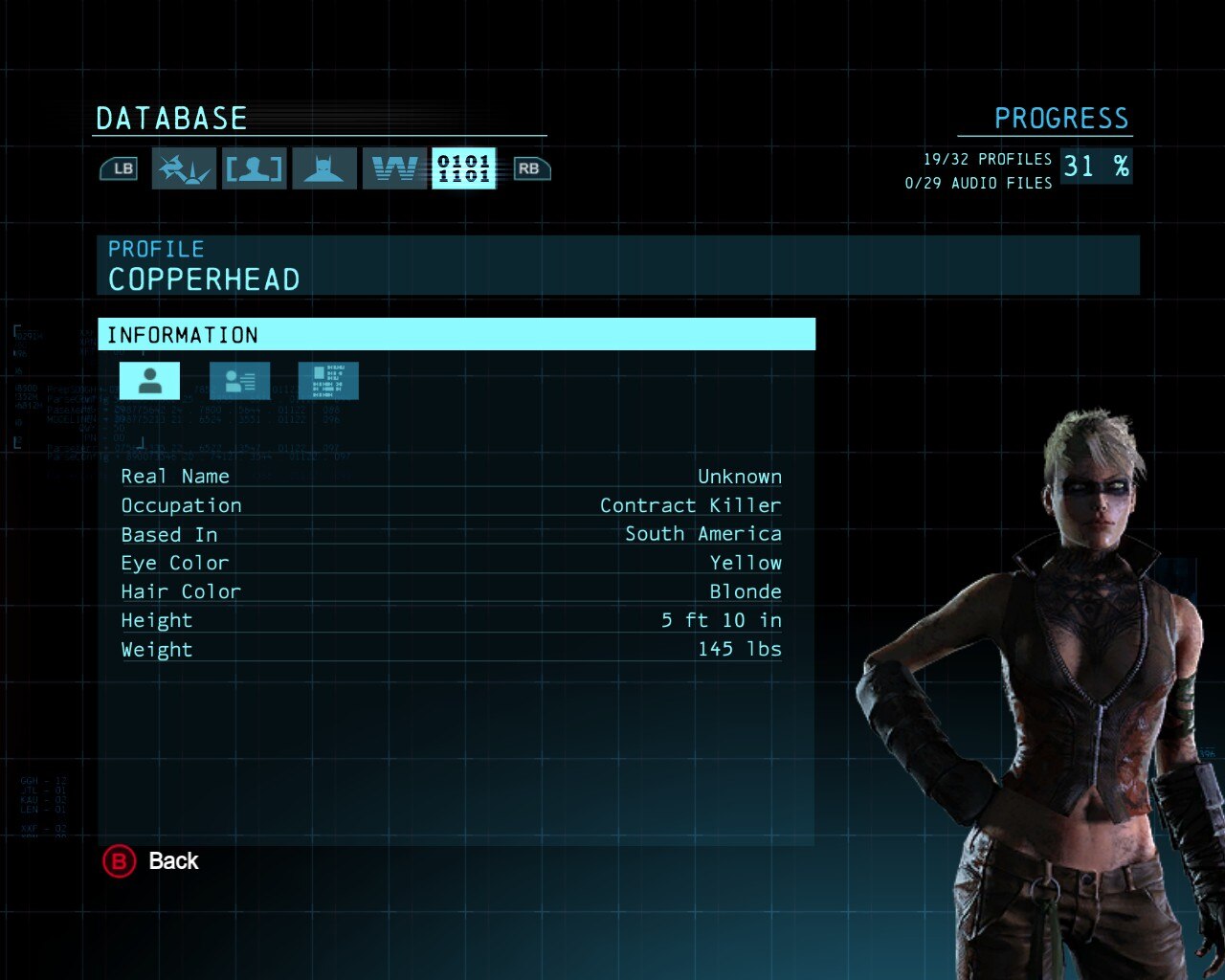Select the Batman cowl category icon

pos(323,167)
